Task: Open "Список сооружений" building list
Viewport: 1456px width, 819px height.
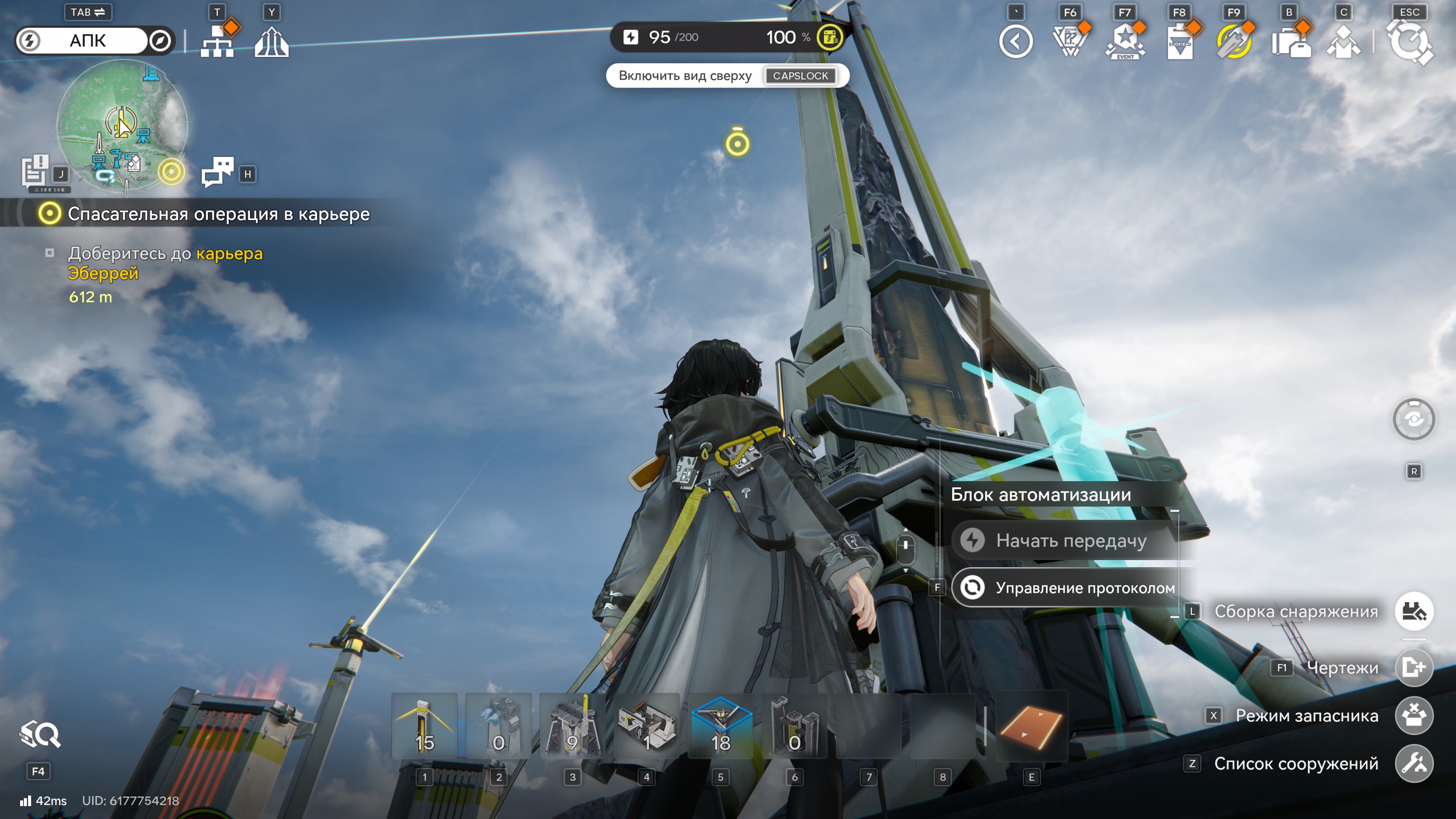Action: (x=1414, y=764)
